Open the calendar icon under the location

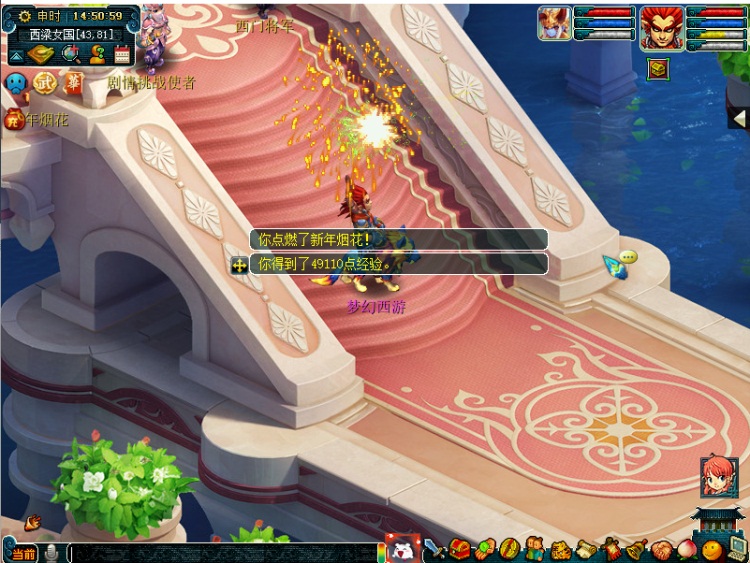[124, 54]
